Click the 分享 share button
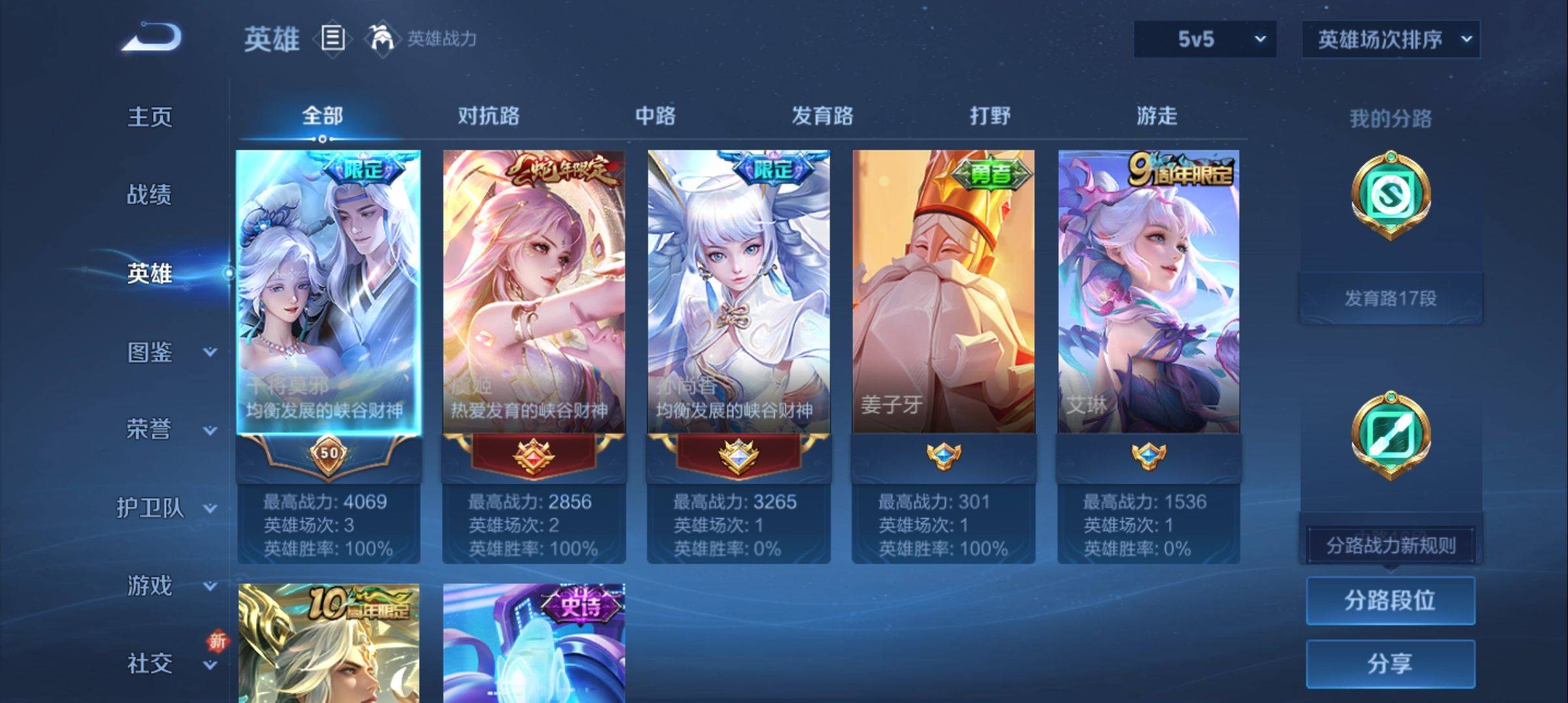1568x703 pixels. (1390, 663)
